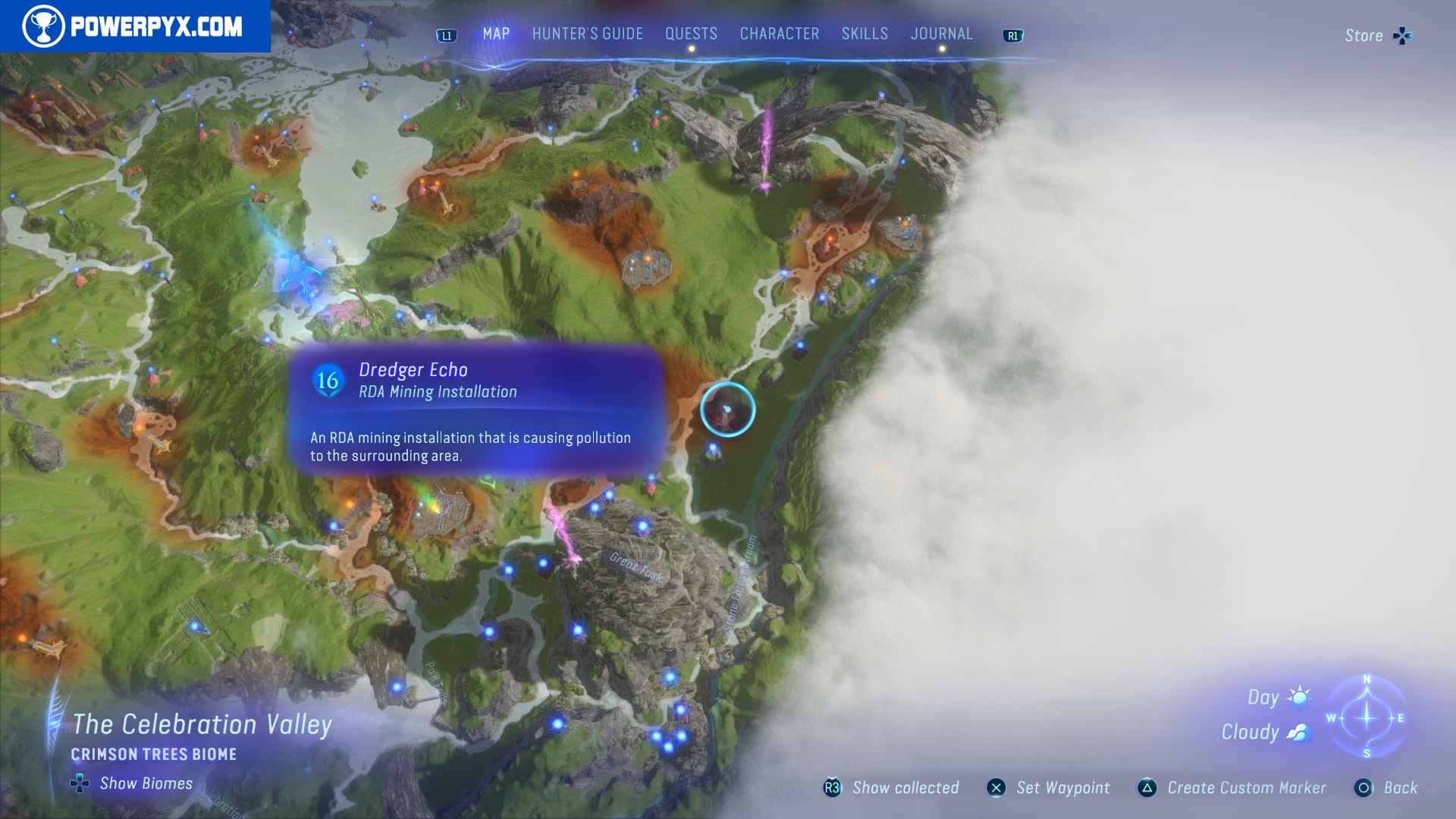Switch to the Hunter's Guide tab
The height and width of the screenshot is (819, 1456).
587,33
